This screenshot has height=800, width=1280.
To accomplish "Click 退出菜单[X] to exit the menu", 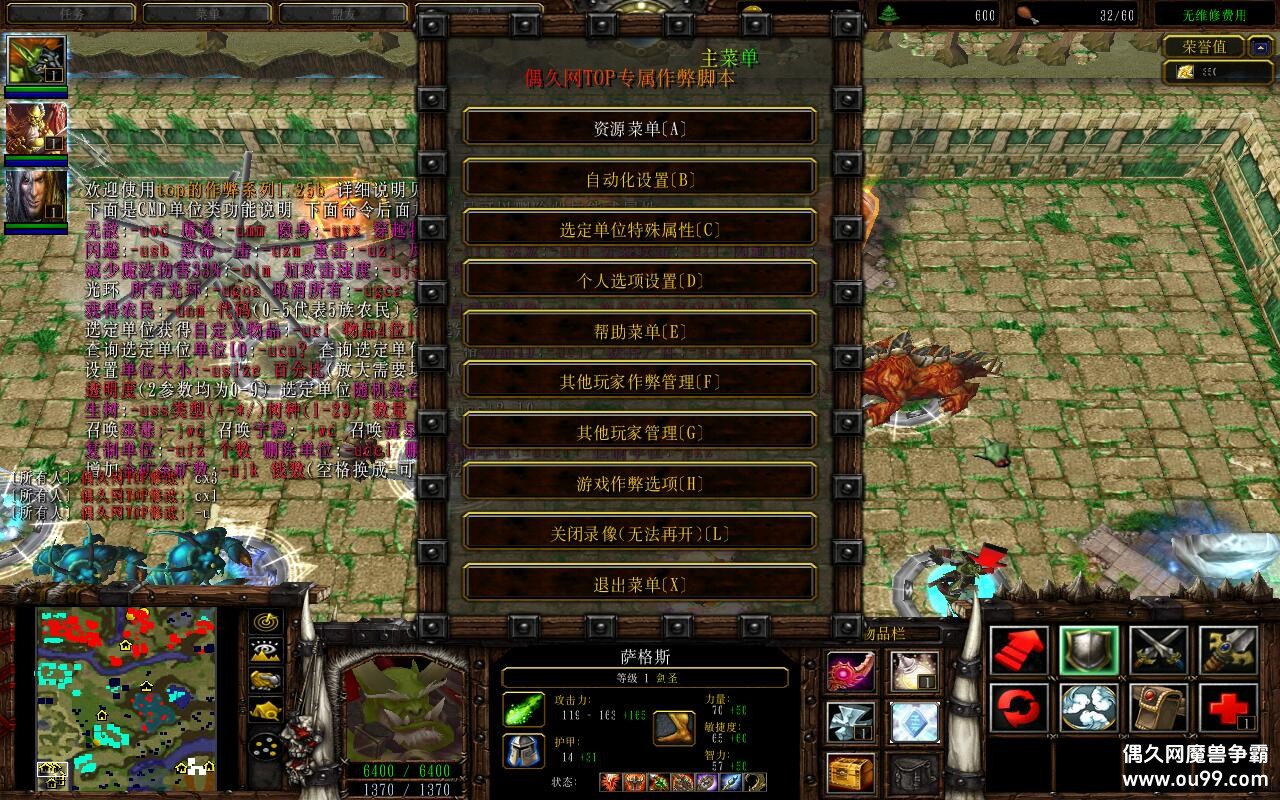I will click(x=638, y=584).
